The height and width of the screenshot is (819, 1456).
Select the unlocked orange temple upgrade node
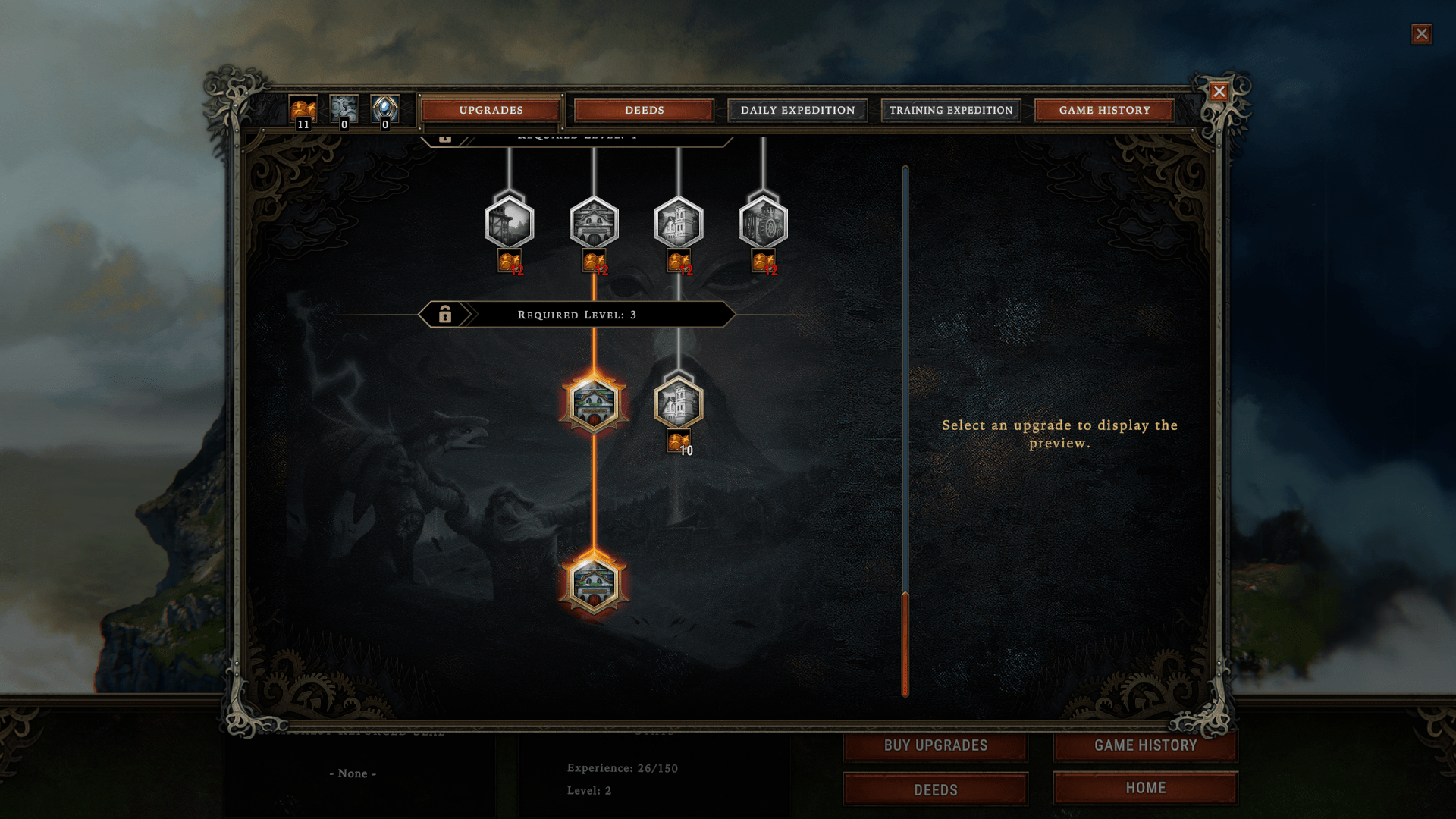click(x=594, y=404)
